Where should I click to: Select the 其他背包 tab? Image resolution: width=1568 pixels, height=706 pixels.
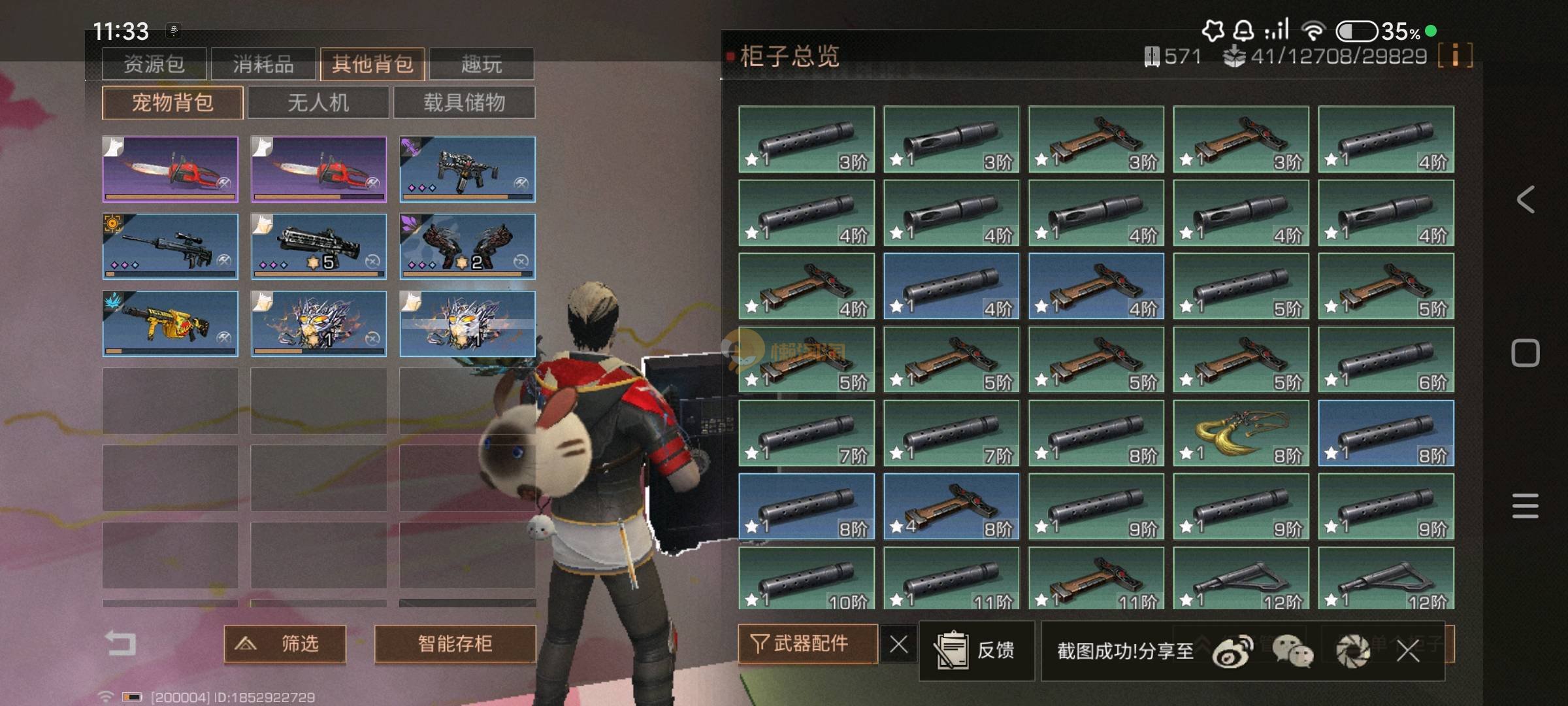coord(372,64)
